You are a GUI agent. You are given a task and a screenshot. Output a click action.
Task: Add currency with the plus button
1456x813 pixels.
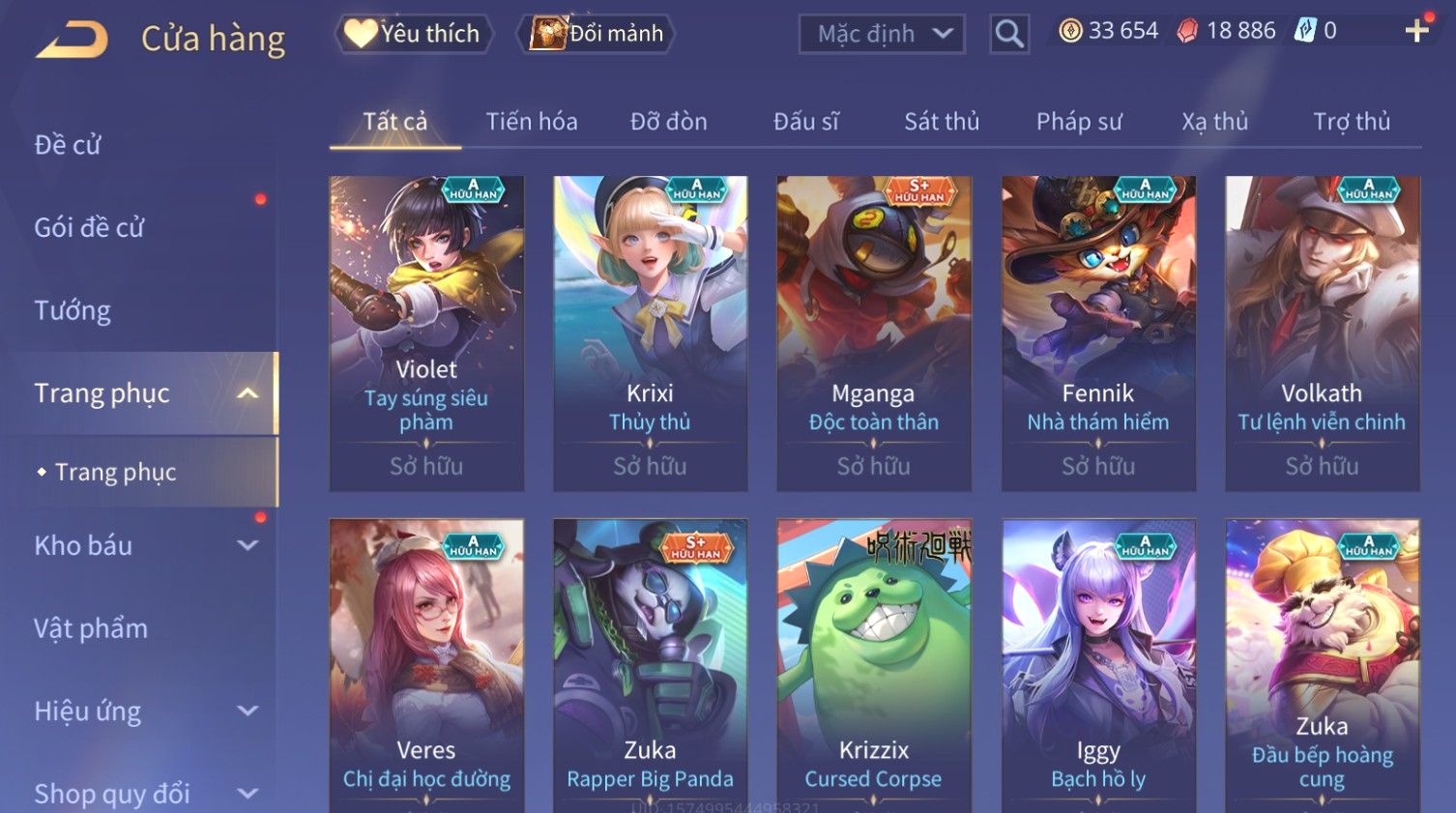(1416, 32)
